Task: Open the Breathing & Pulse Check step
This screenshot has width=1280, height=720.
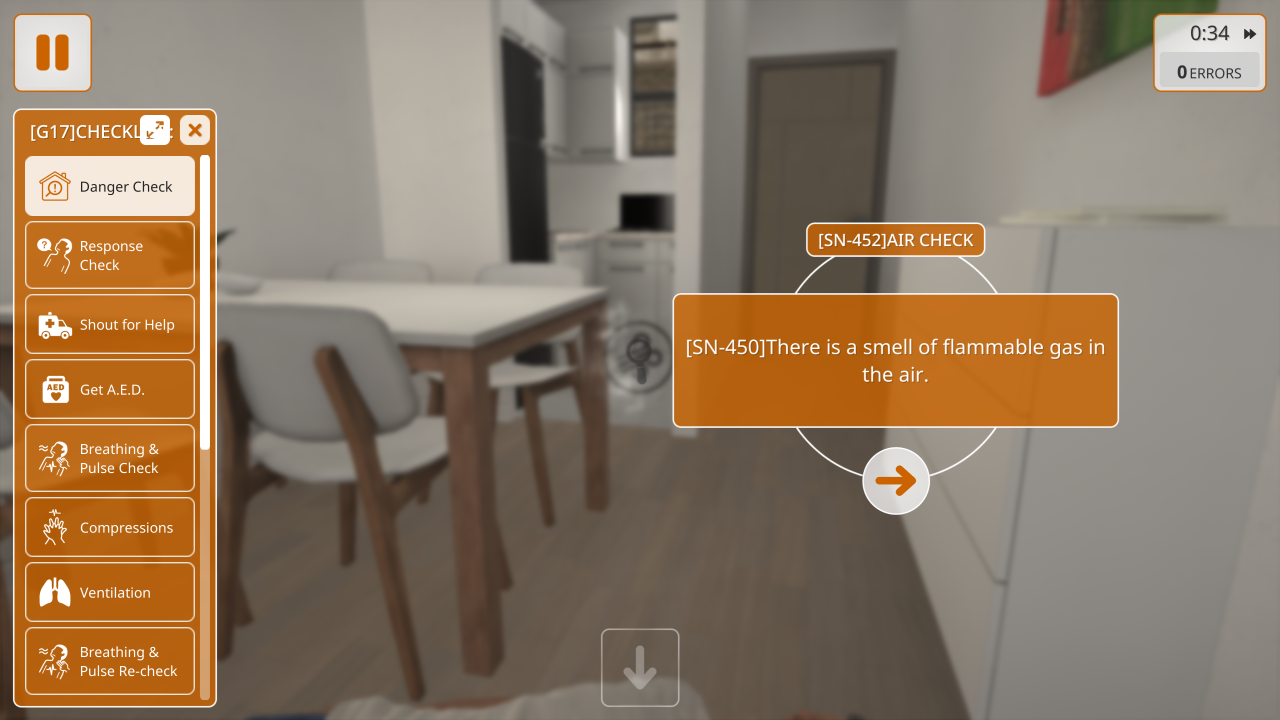Action: (110, 458)
